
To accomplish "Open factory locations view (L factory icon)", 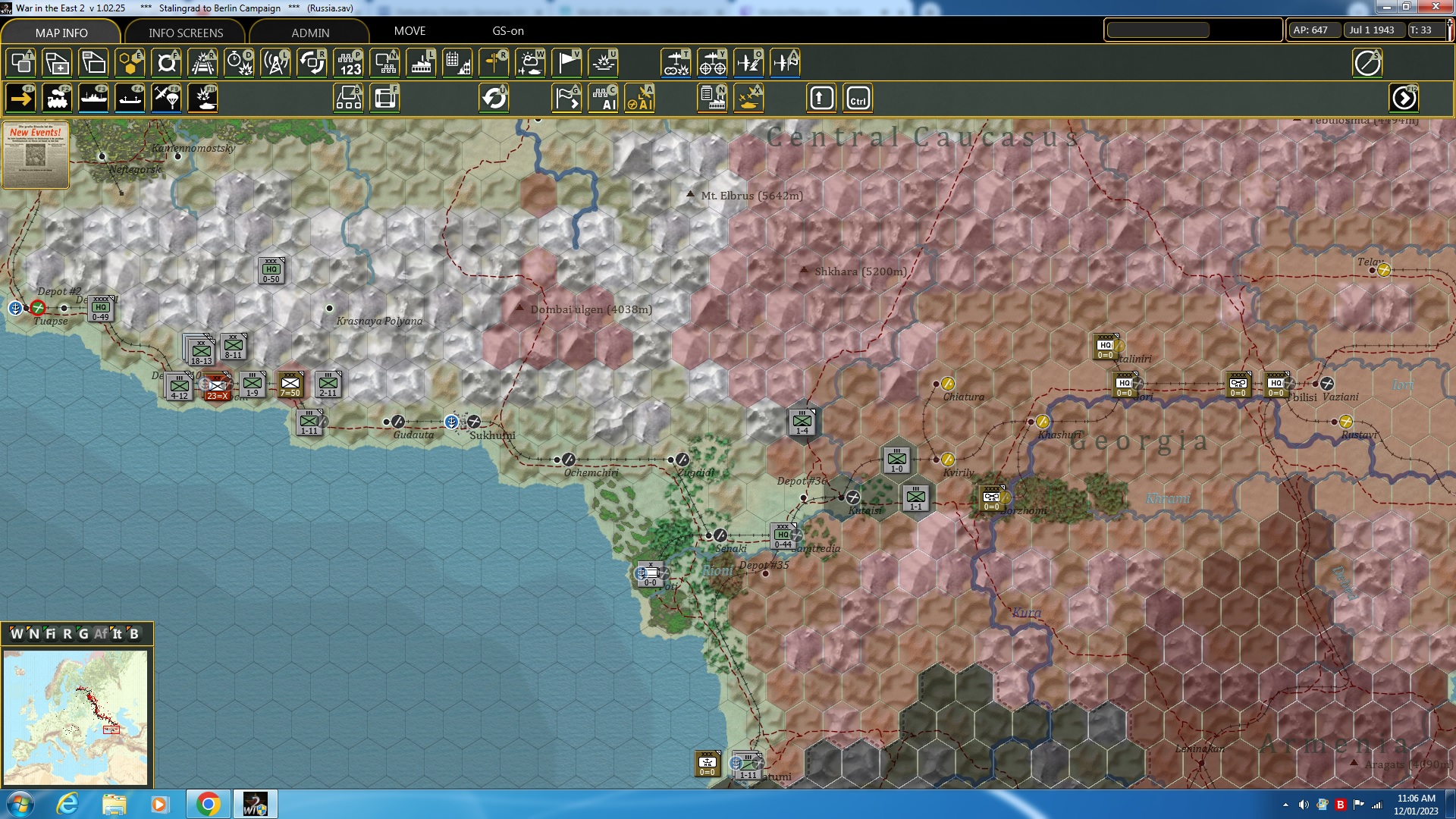I will click(x=422, y=63).
